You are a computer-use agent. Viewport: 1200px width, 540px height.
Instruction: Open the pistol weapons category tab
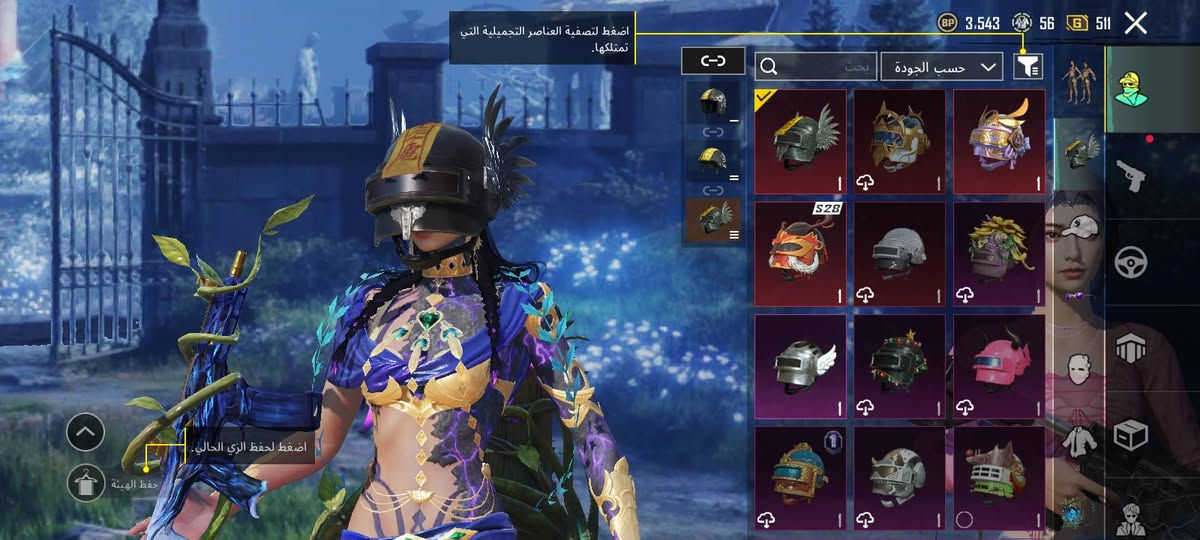point(1131,176)
